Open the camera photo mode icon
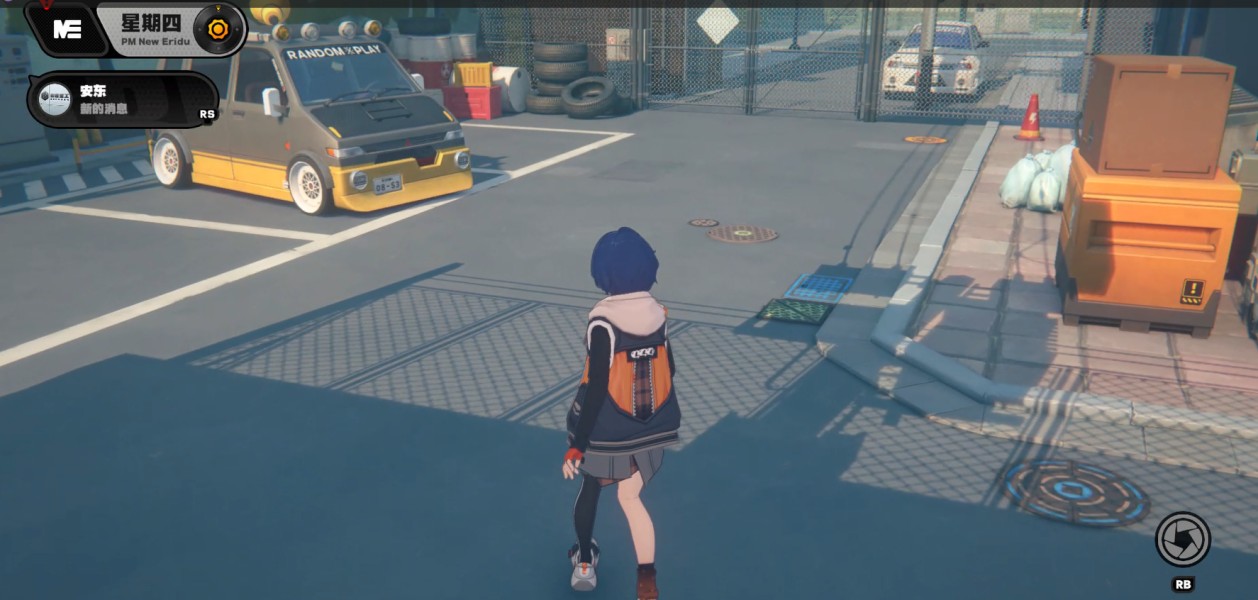This screenshot has width=1258, height=600. point(1183,539)
